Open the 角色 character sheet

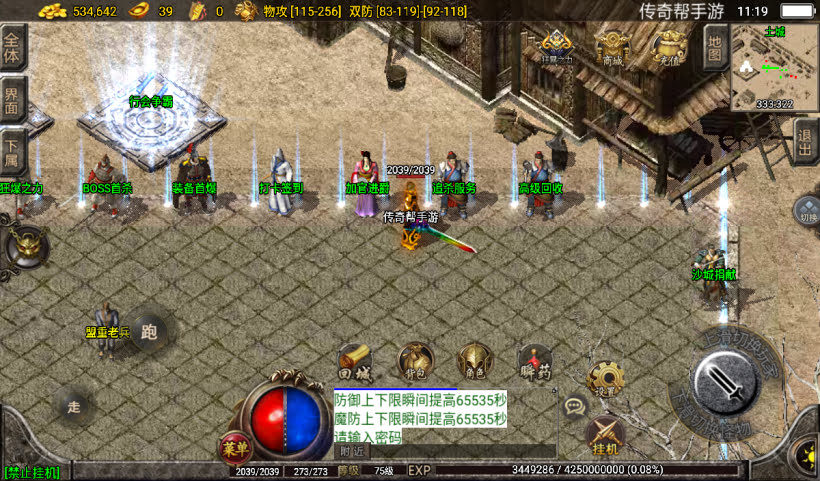point(474,361)
